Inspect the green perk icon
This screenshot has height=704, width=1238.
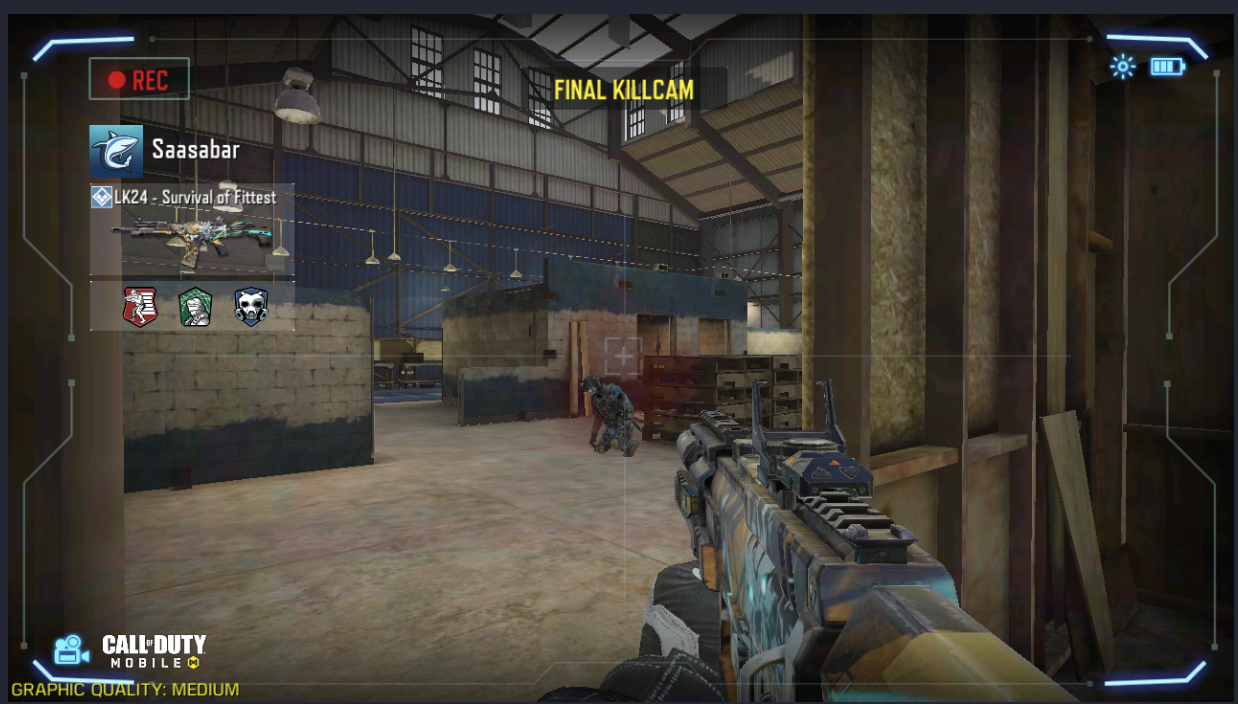click(195, 306)
